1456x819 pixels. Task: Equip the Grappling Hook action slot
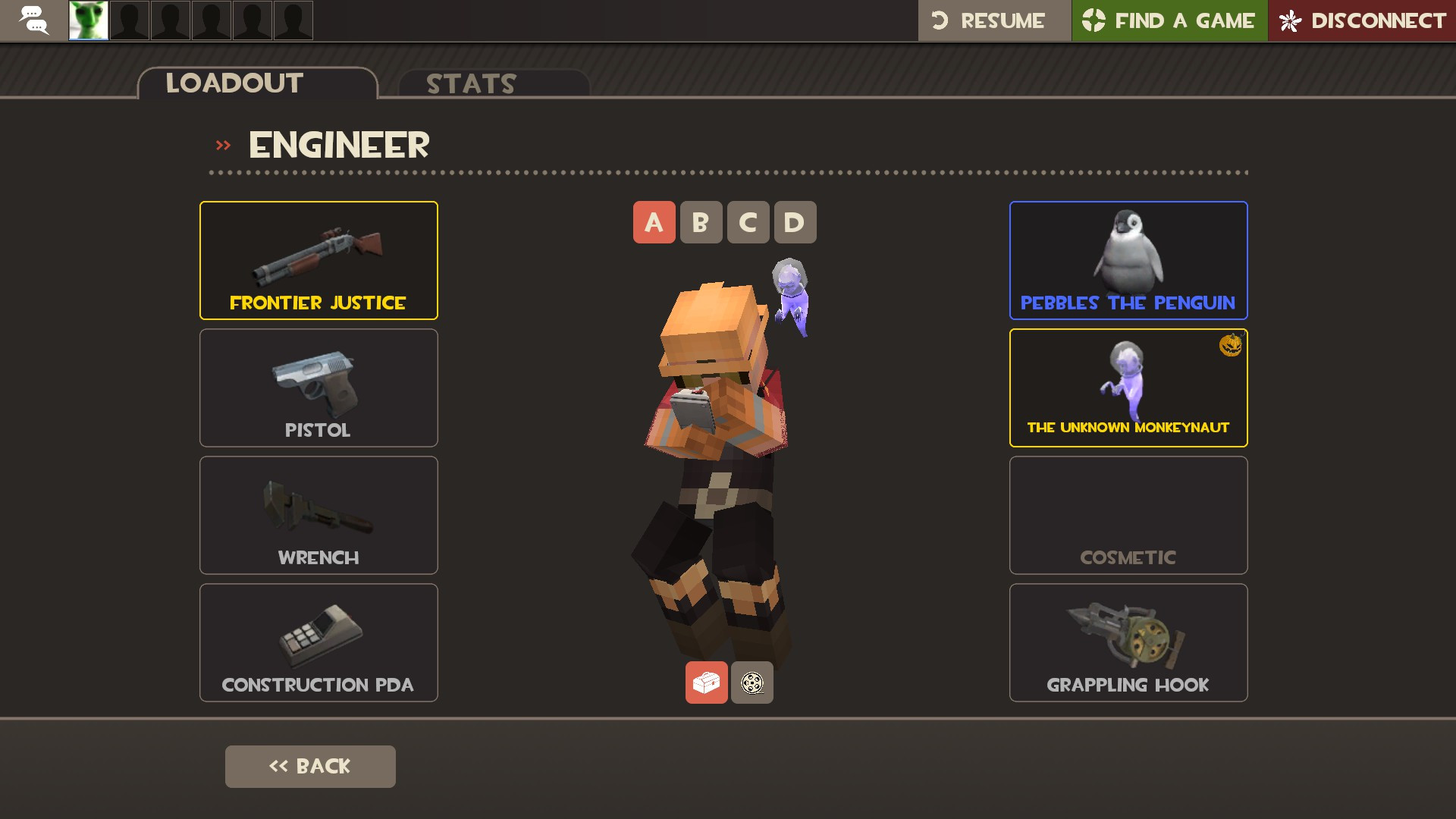click(x=1128, y=642)
